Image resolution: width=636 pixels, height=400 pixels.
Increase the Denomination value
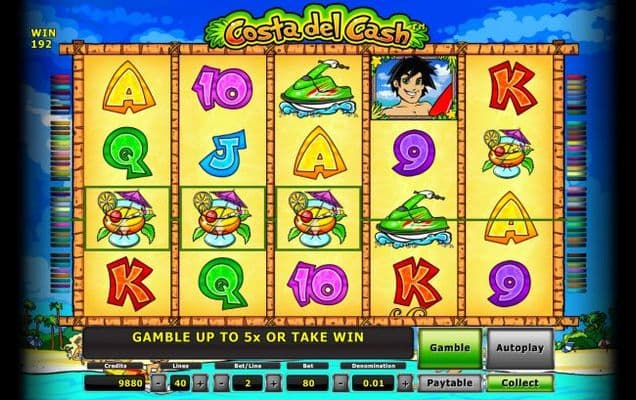click(x=407, y=382)
